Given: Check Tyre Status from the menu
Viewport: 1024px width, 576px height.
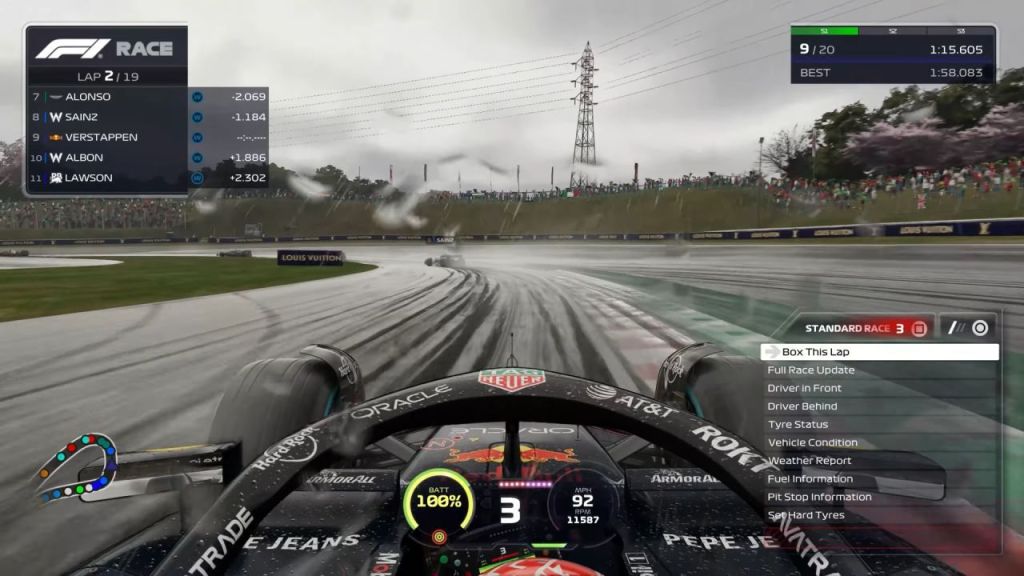Looking at the screenshot, I should point(878,424).
